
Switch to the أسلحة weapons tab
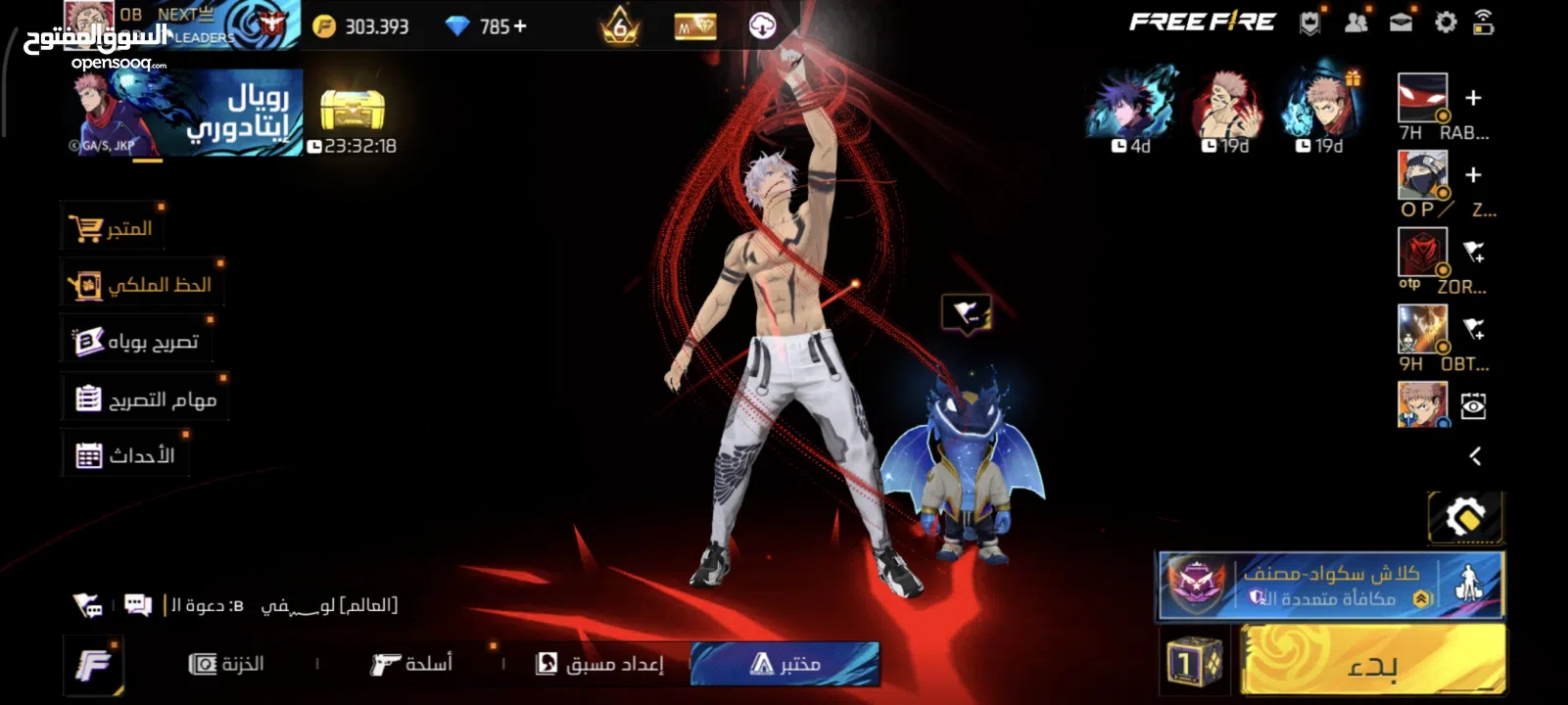(x=411, y=664)
